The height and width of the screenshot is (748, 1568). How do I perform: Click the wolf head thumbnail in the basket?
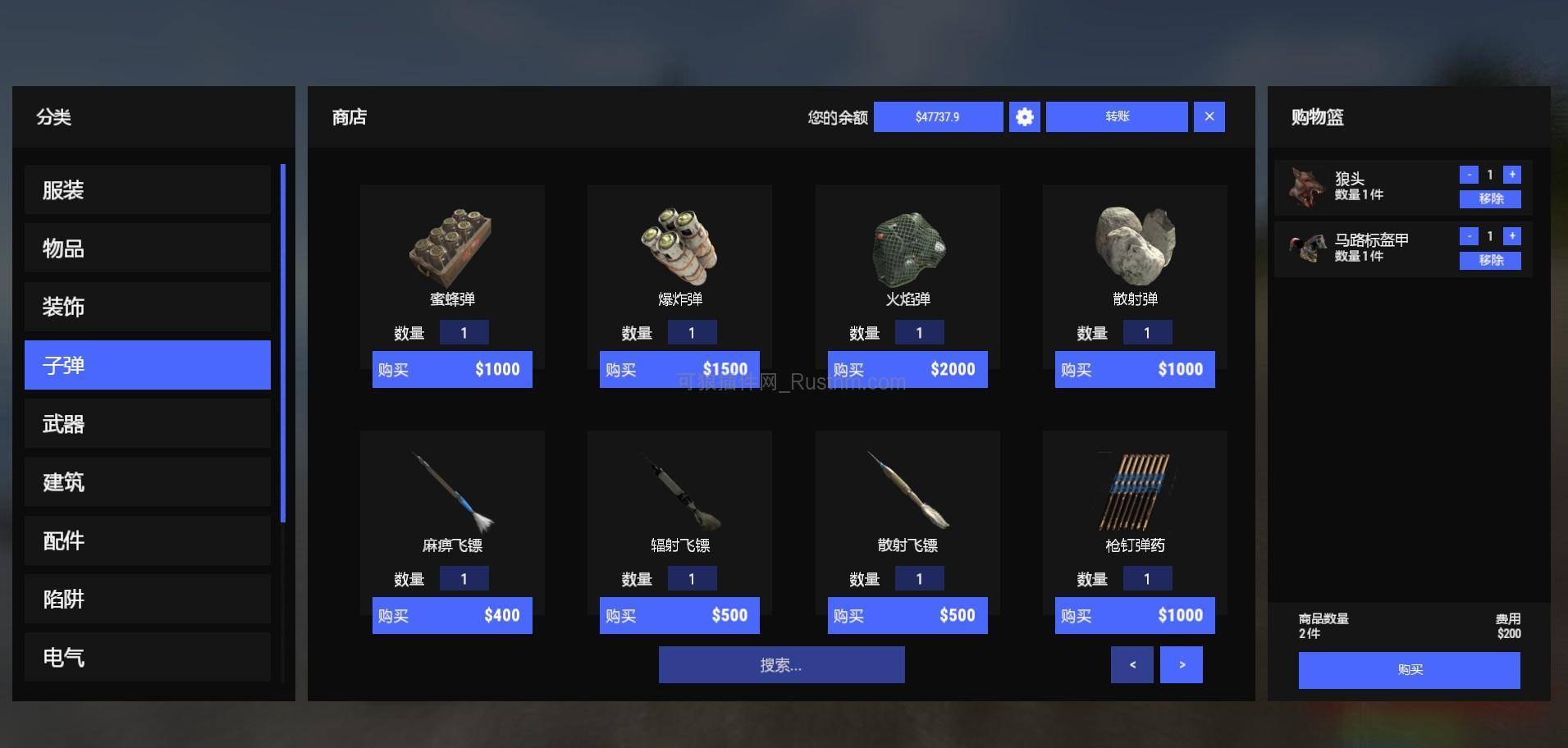tap(1305, 185)
